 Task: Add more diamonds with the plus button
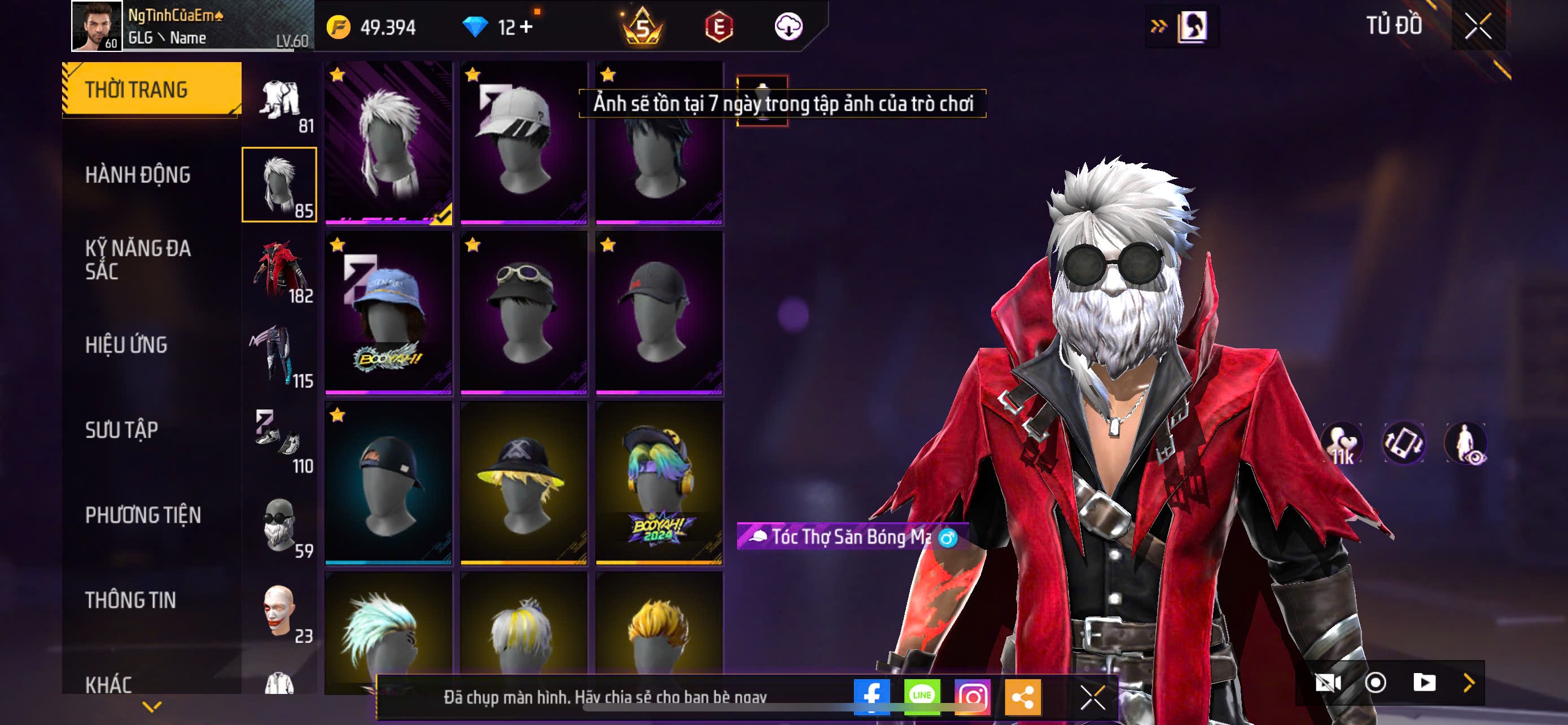coord(526,27)
